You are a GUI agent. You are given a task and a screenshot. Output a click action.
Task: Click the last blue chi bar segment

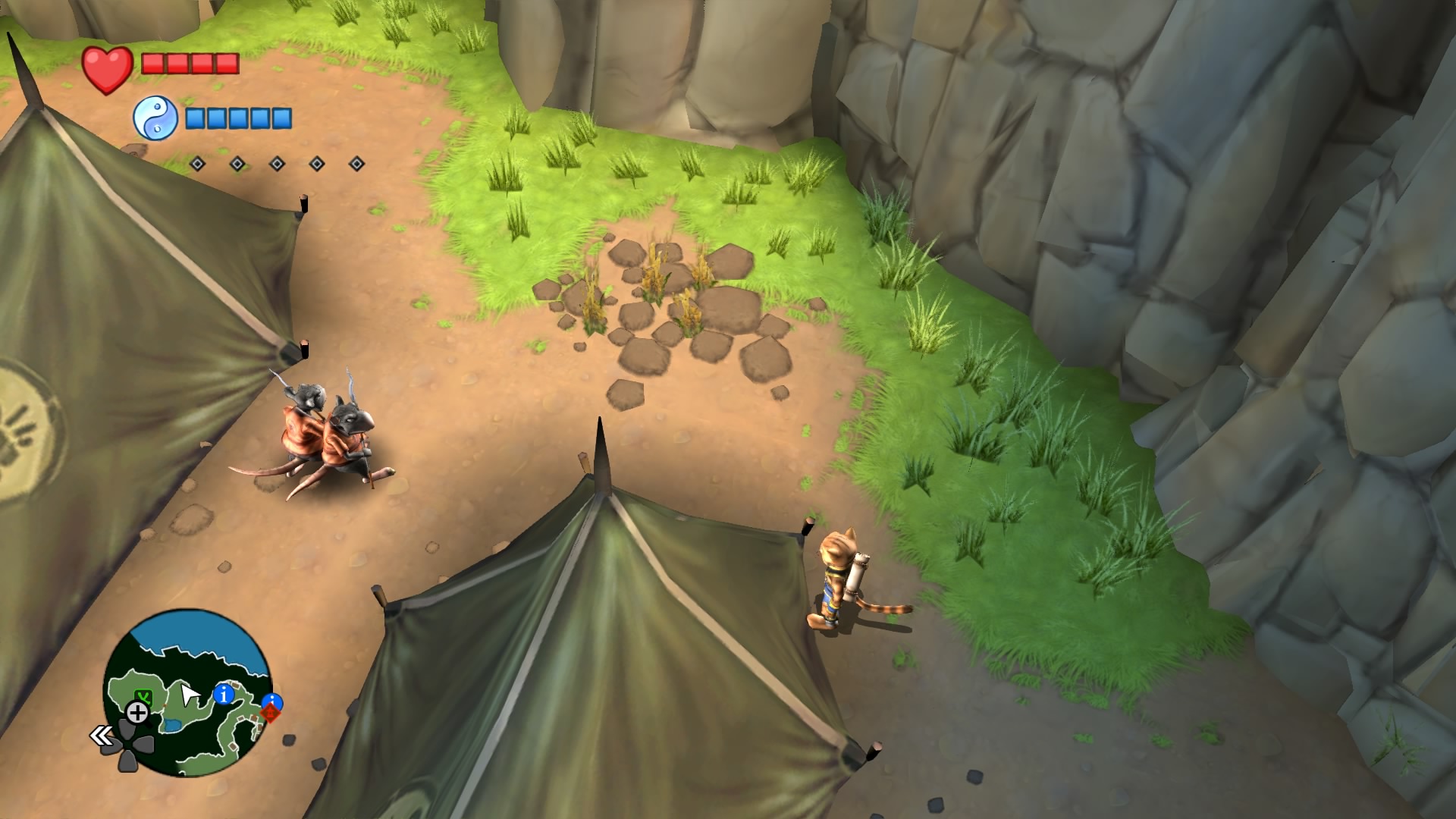[x=281, y=119]
